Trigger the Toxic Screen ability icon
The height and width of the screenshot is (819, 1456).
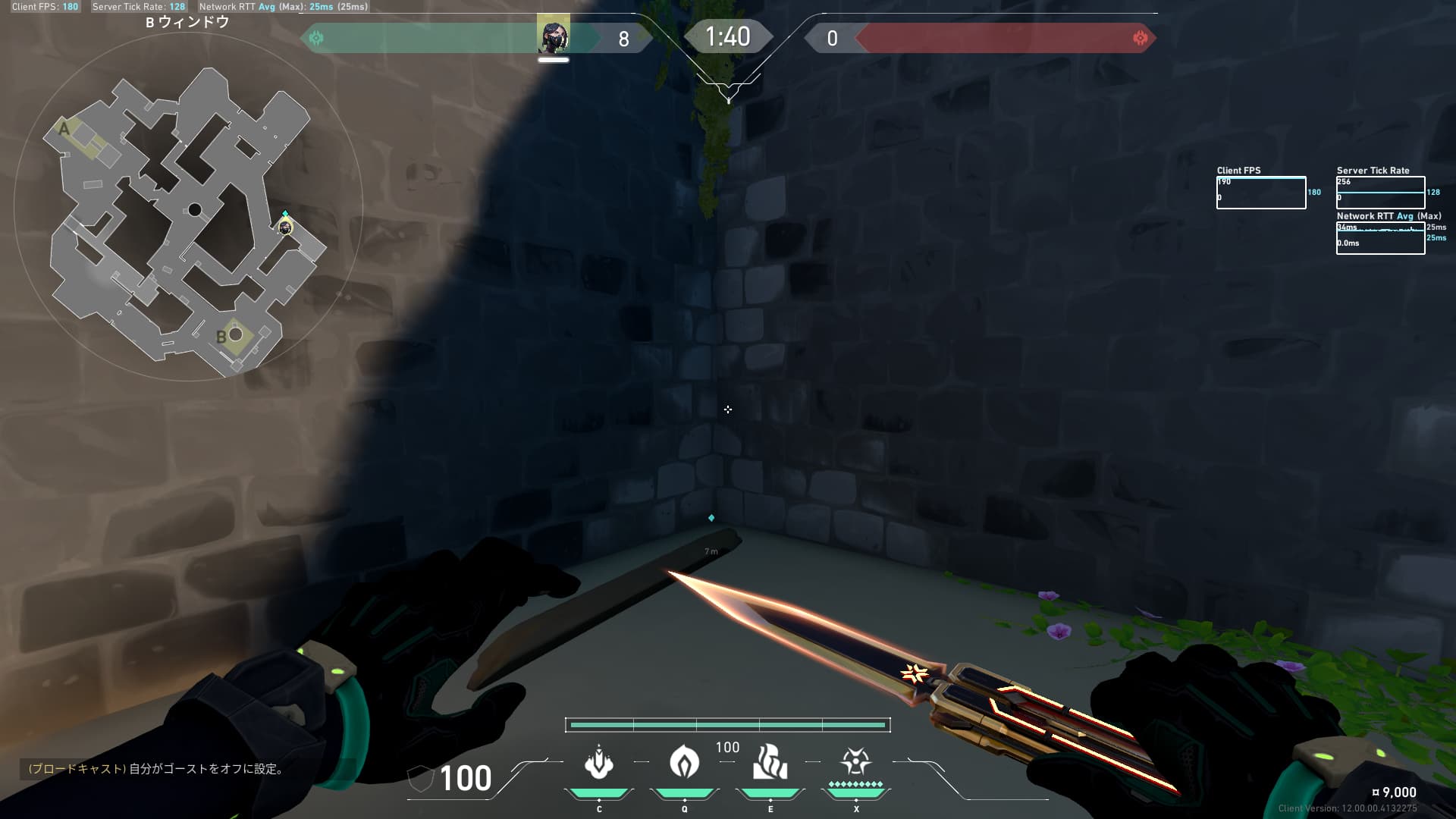[x=770, y=762]
